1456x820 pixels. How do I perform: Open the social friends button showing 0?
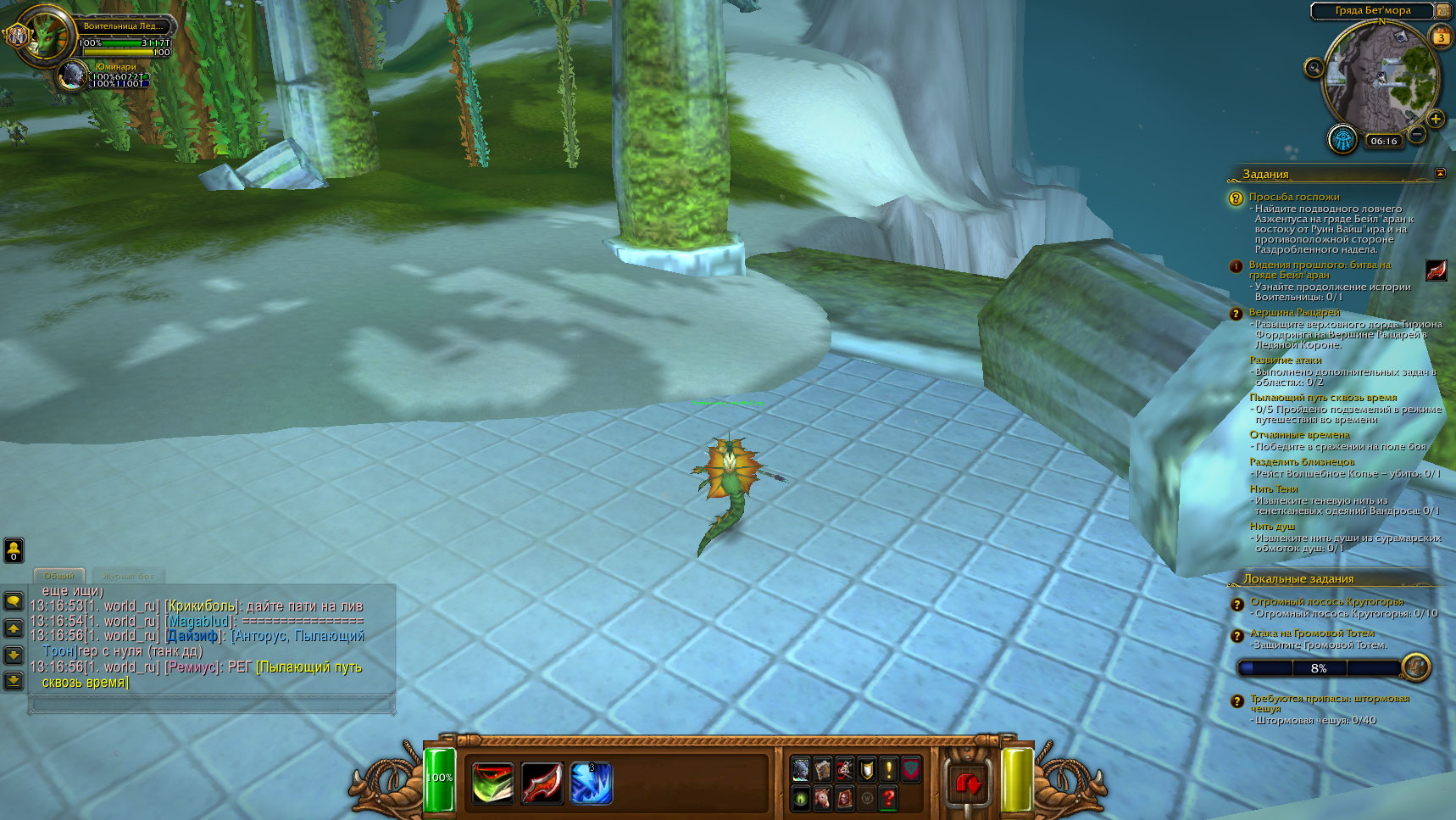(x=14, y=550)
